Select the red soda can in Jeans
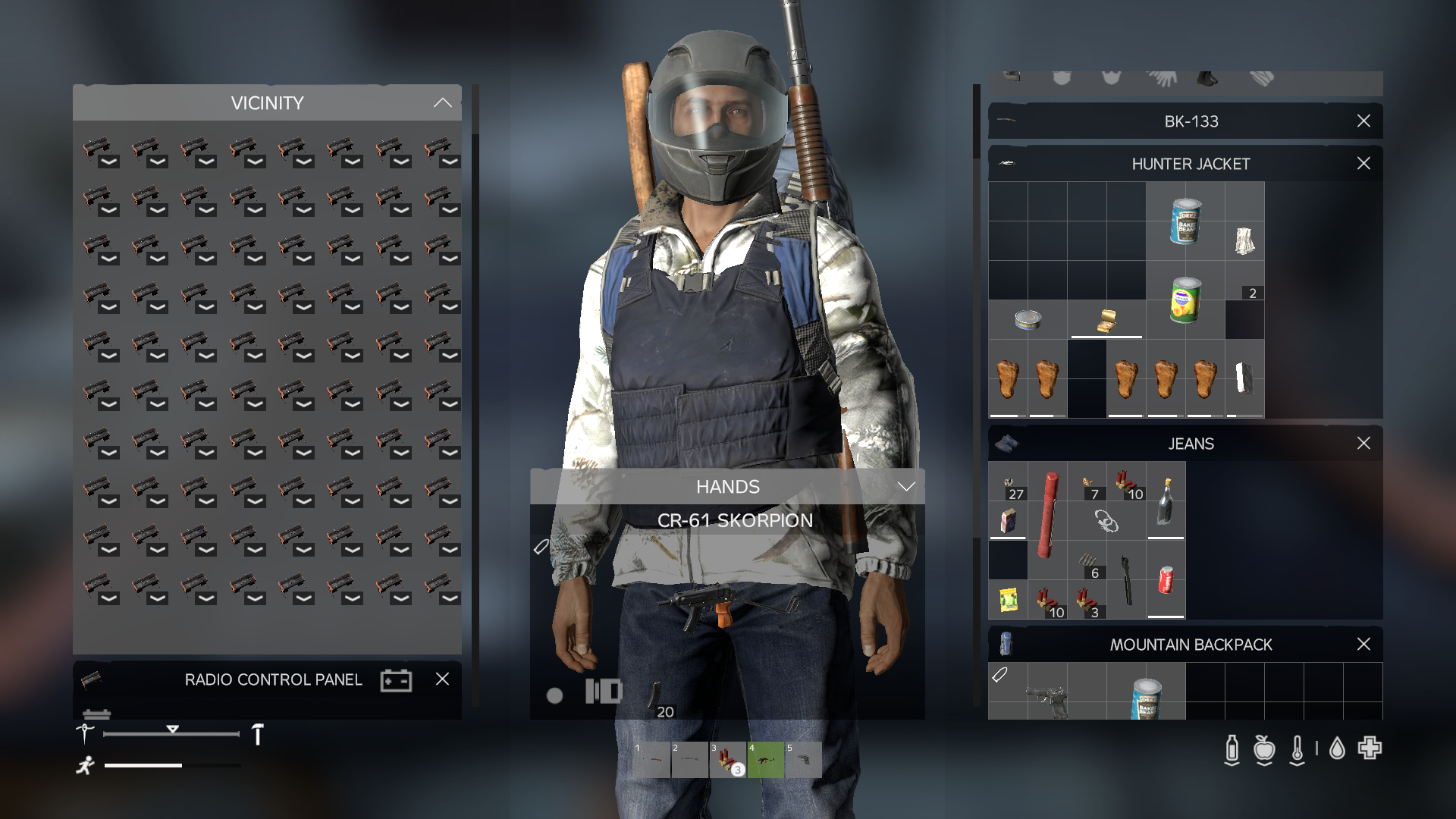Screen dimensions: 1456x819 [x=1166, y=580]
